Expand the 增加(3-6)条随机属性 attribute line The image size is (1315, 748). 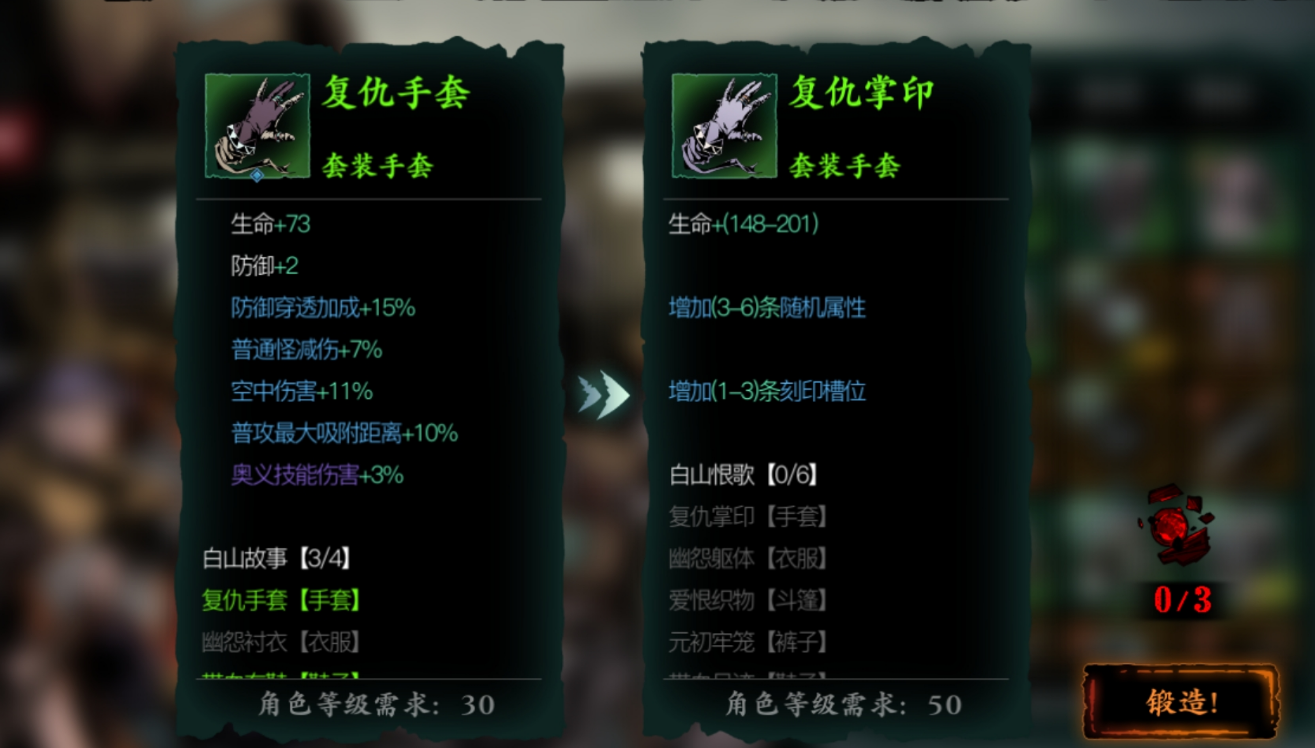tap(768, 308)
